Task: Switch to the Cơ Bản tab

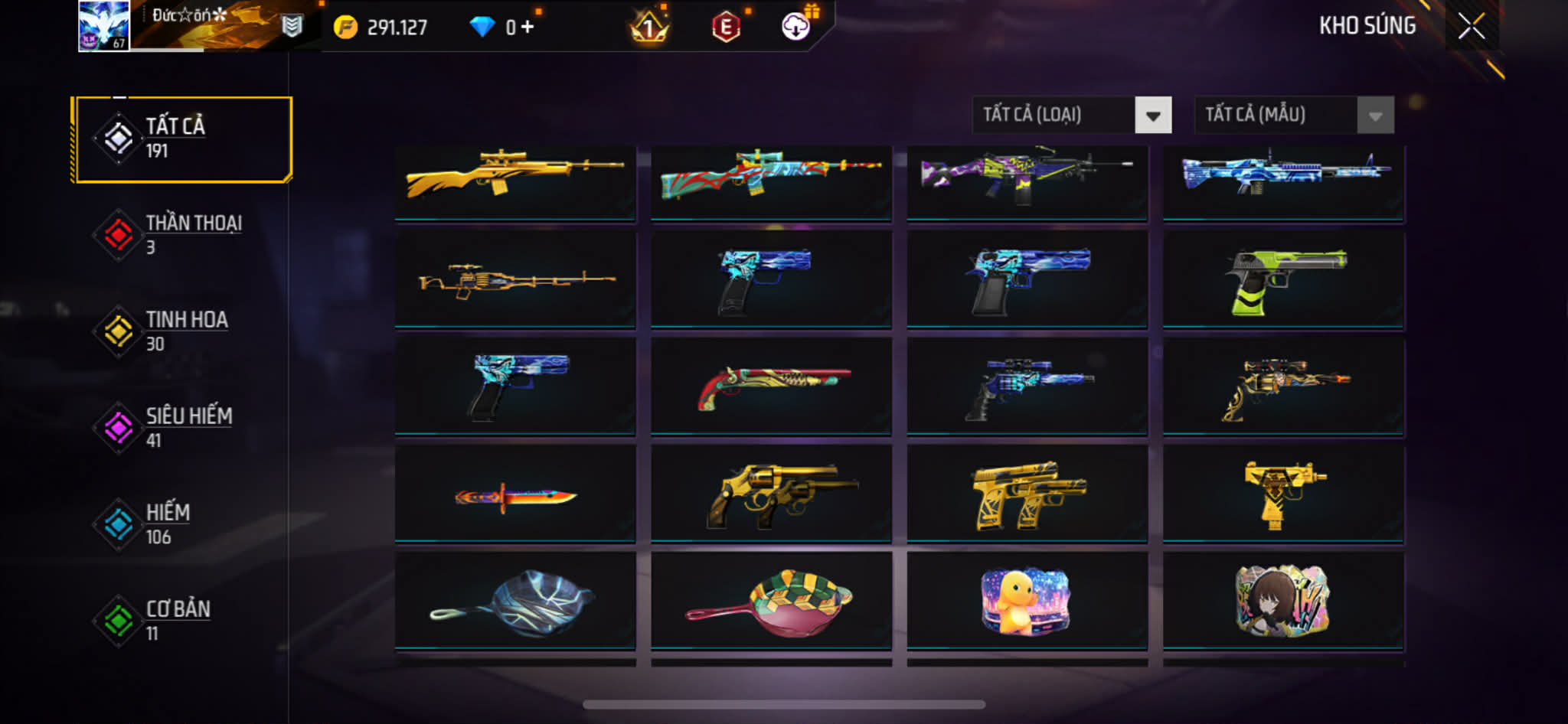Action: pyautogui.click(x=182, y=621)
